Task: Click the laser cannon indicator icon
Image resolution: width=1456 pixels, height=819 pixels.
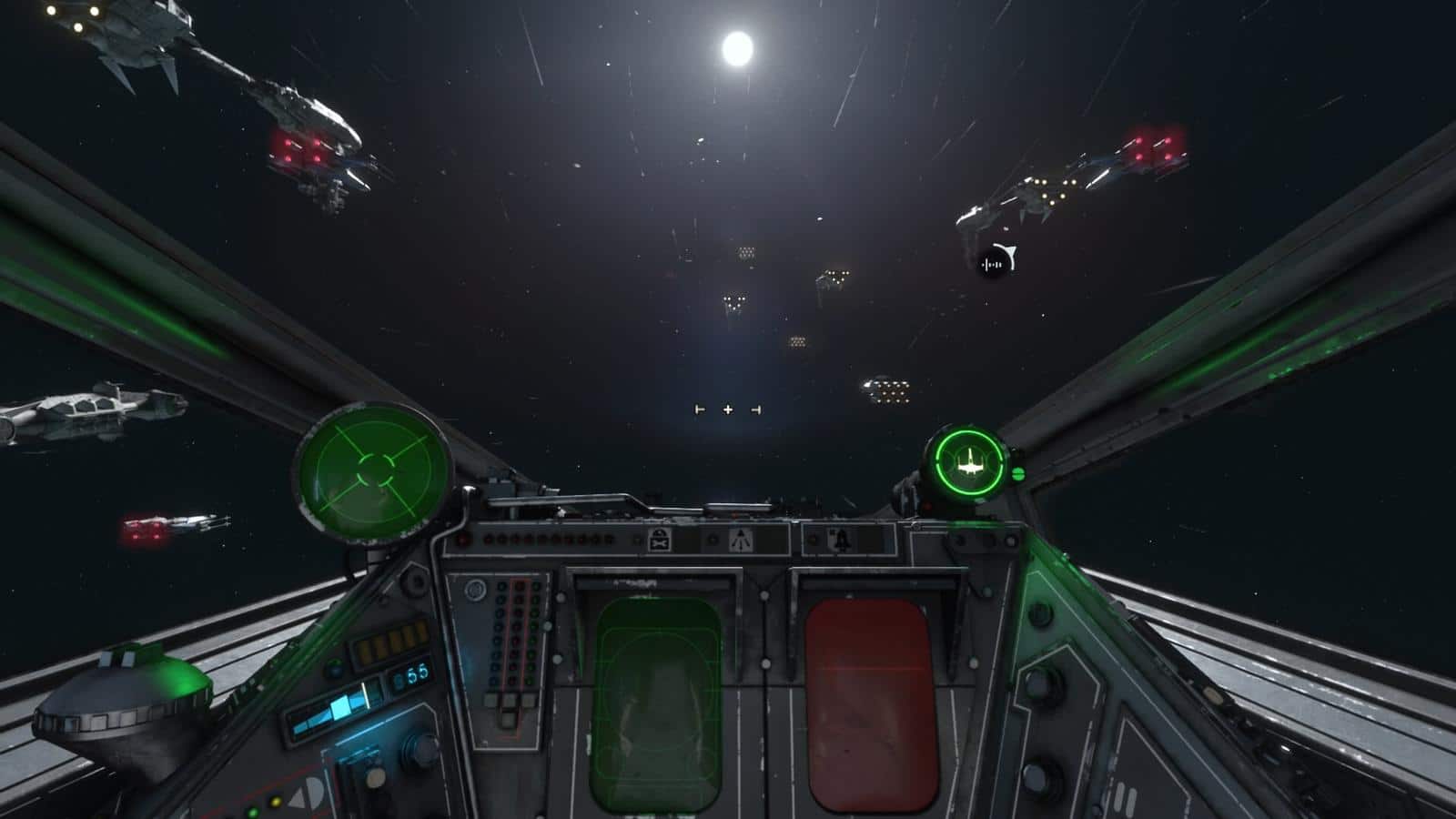Action: tap(740, 540)
